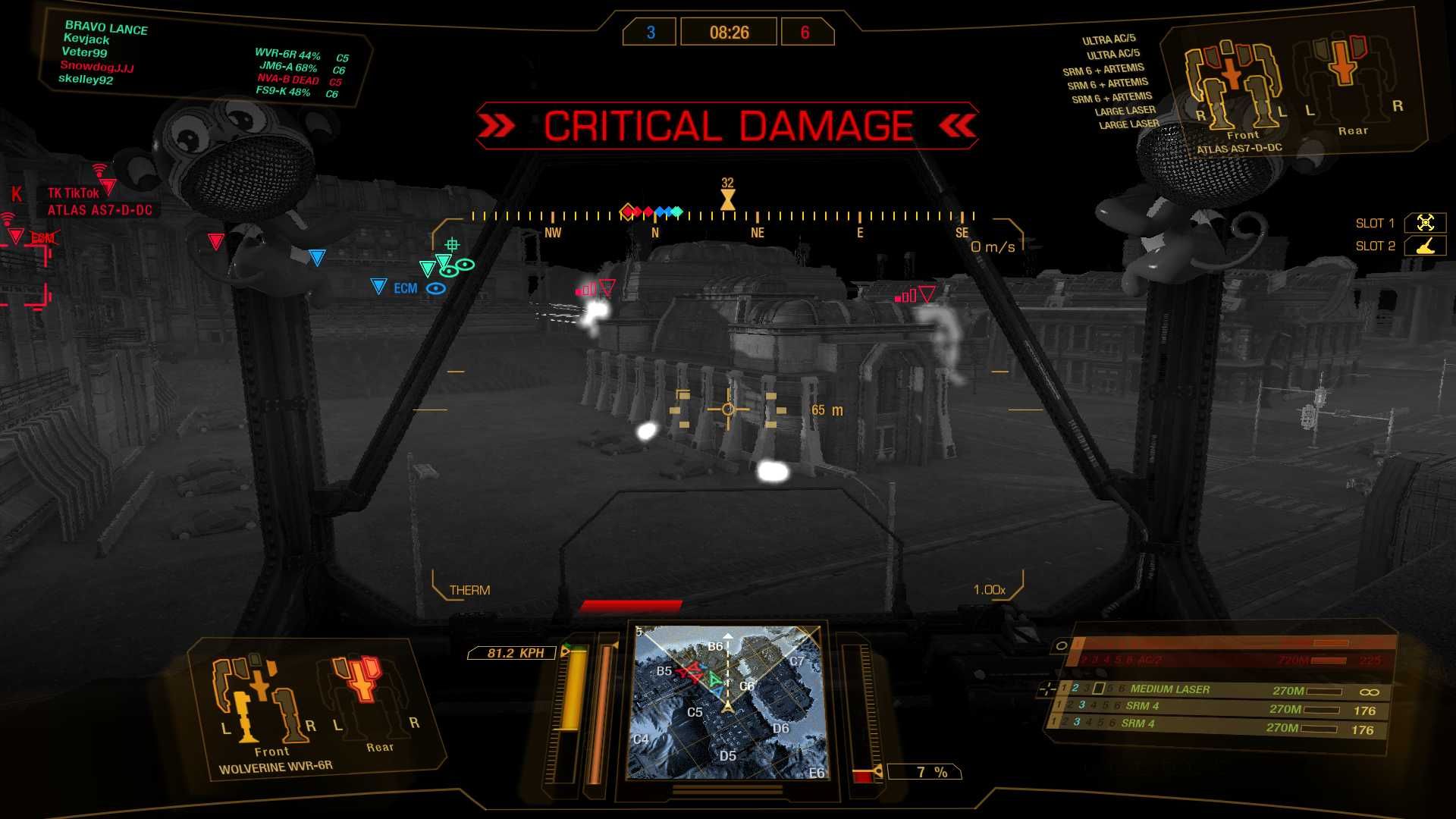The height and width of the screenshot is (819, 1456).
Task: Select lance member Veter99
Action: click(x=84, y=52)
